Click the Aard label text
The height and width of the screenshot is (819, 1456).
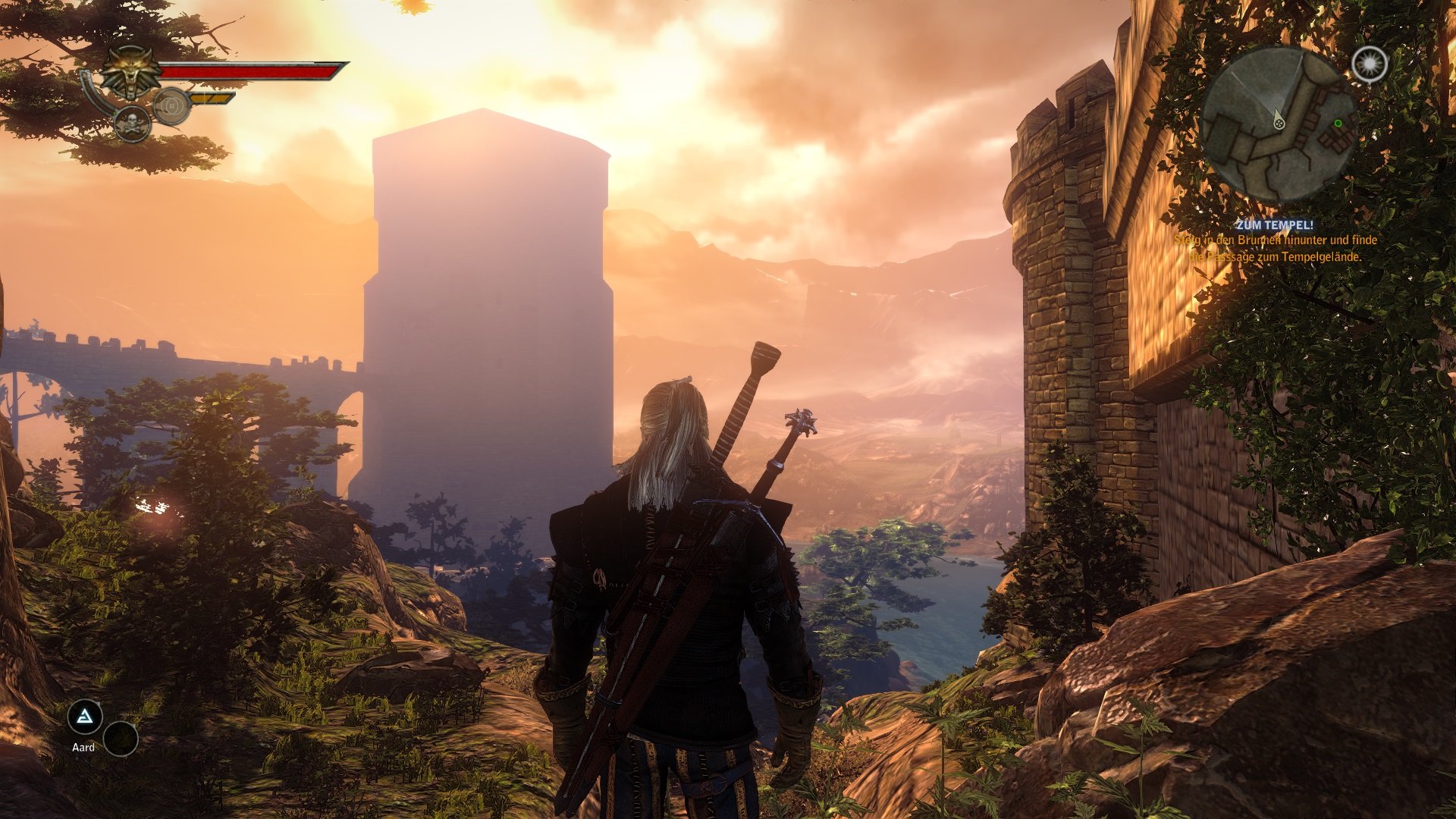[x=85, y=746]
